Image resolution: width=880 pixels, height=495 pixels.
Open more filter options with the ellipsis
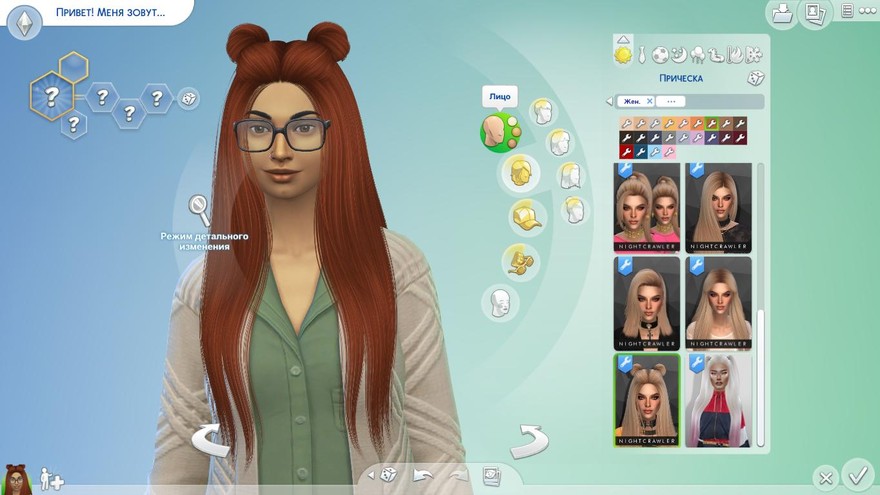(671, 101)
